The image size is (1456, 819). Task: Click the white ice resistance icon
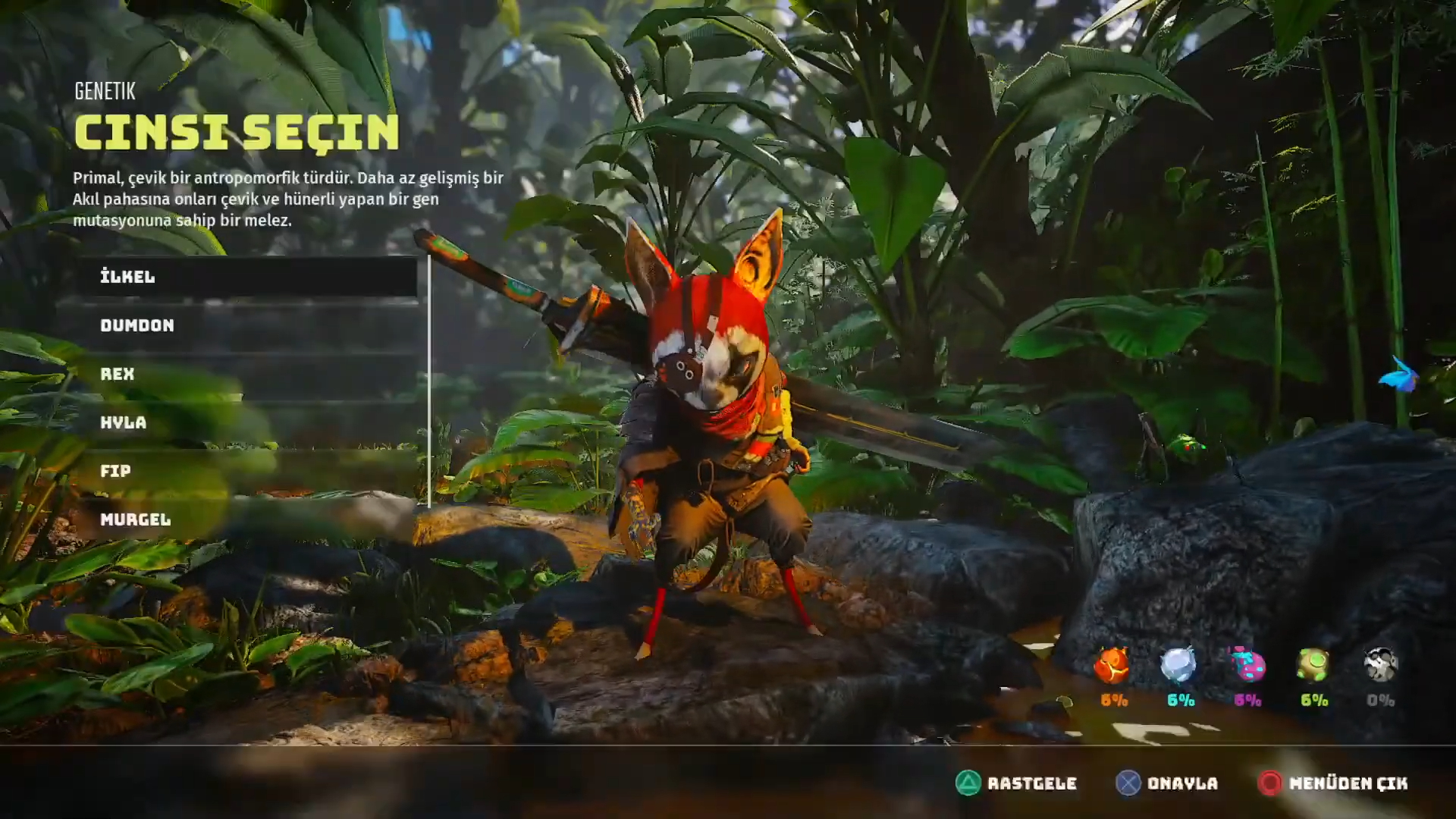(x=1178, y=666)
